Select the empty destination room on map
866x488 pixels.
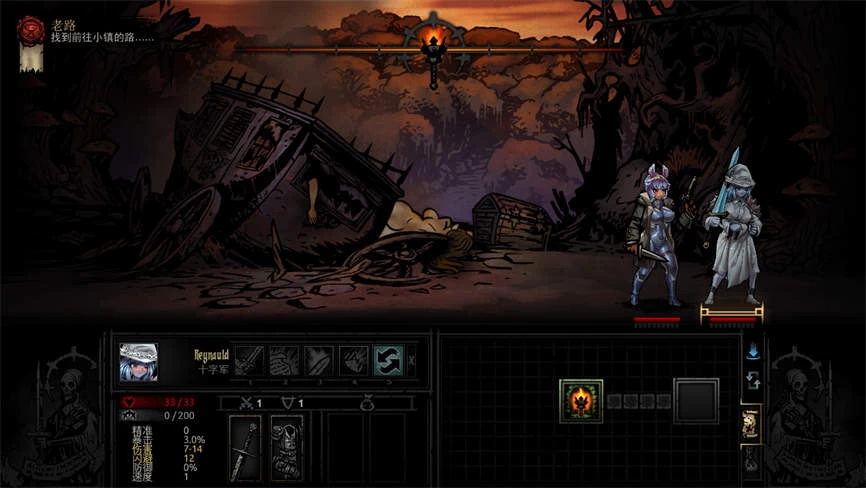[696, 401]
